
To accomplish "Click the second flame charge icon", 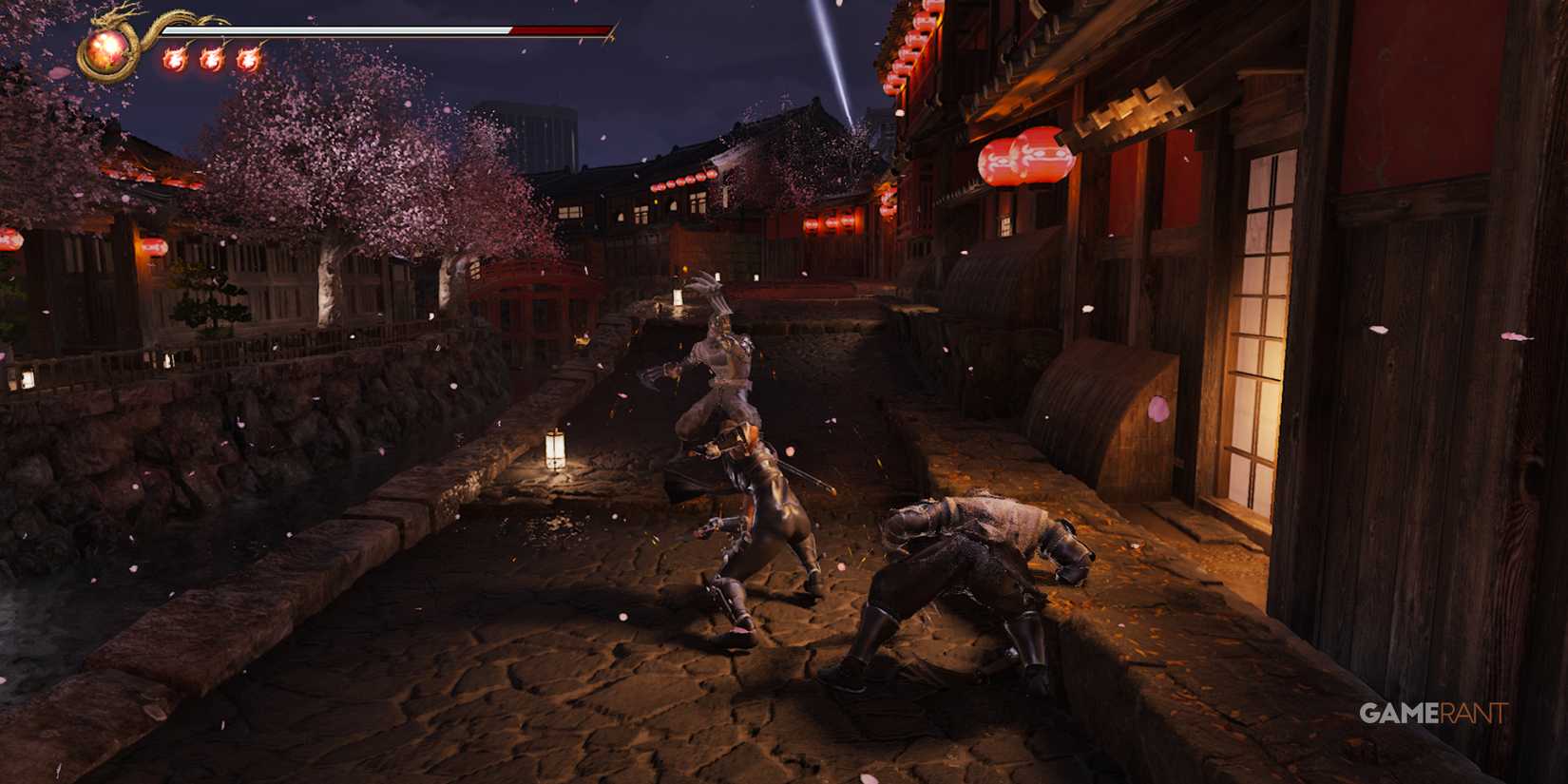I will 214,59.
